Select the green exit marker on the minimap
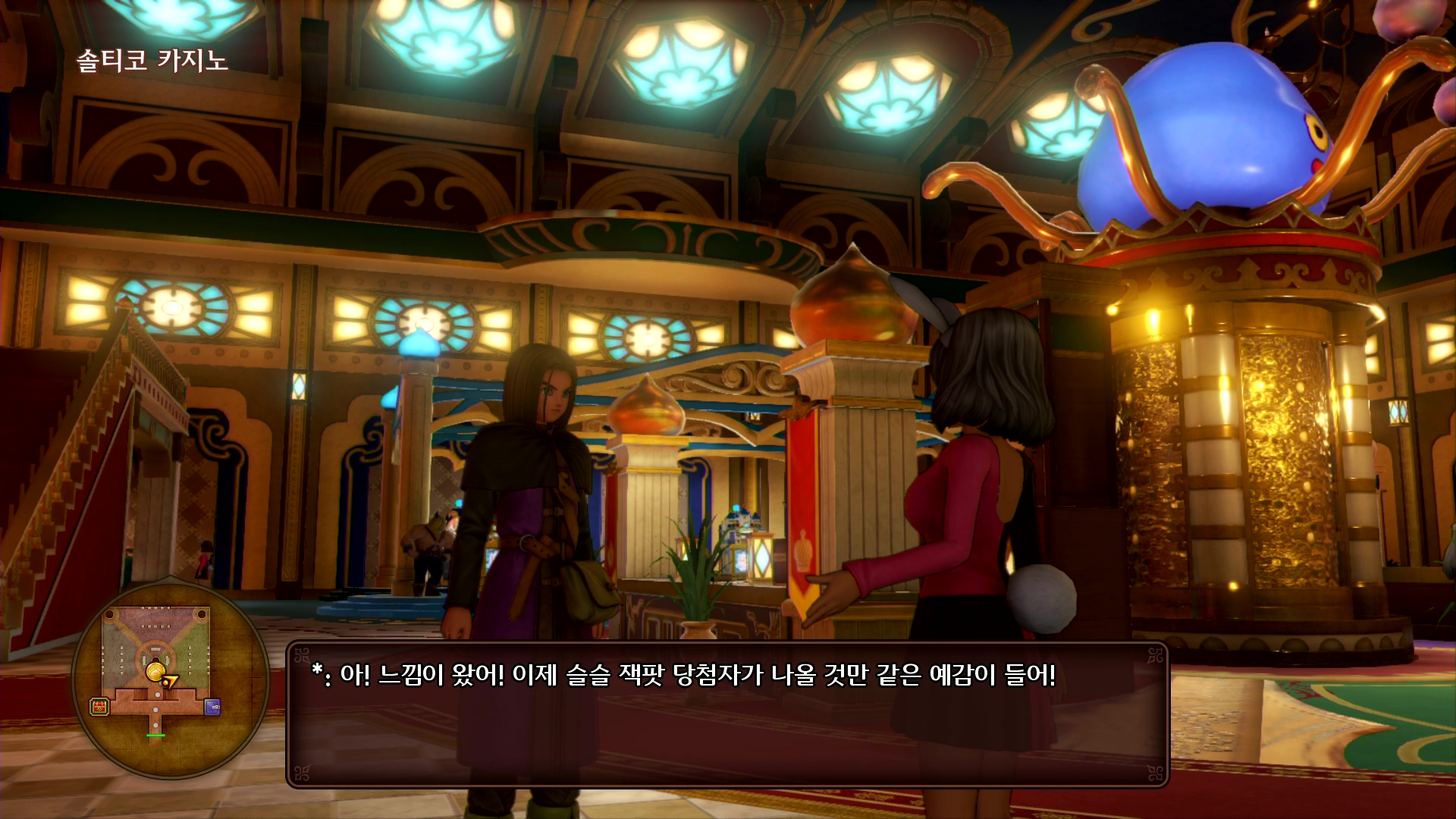The image size is (1456, 819). tap(155, 736)
